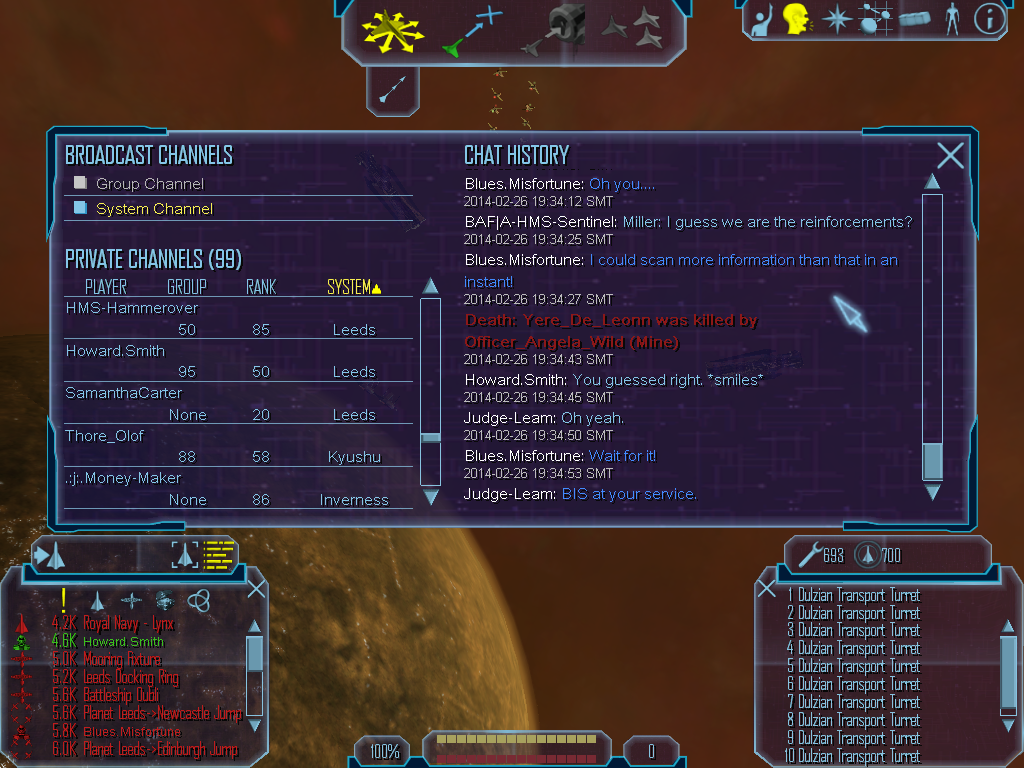Pick SamanthaCarter from the player list

click(124, 393)
